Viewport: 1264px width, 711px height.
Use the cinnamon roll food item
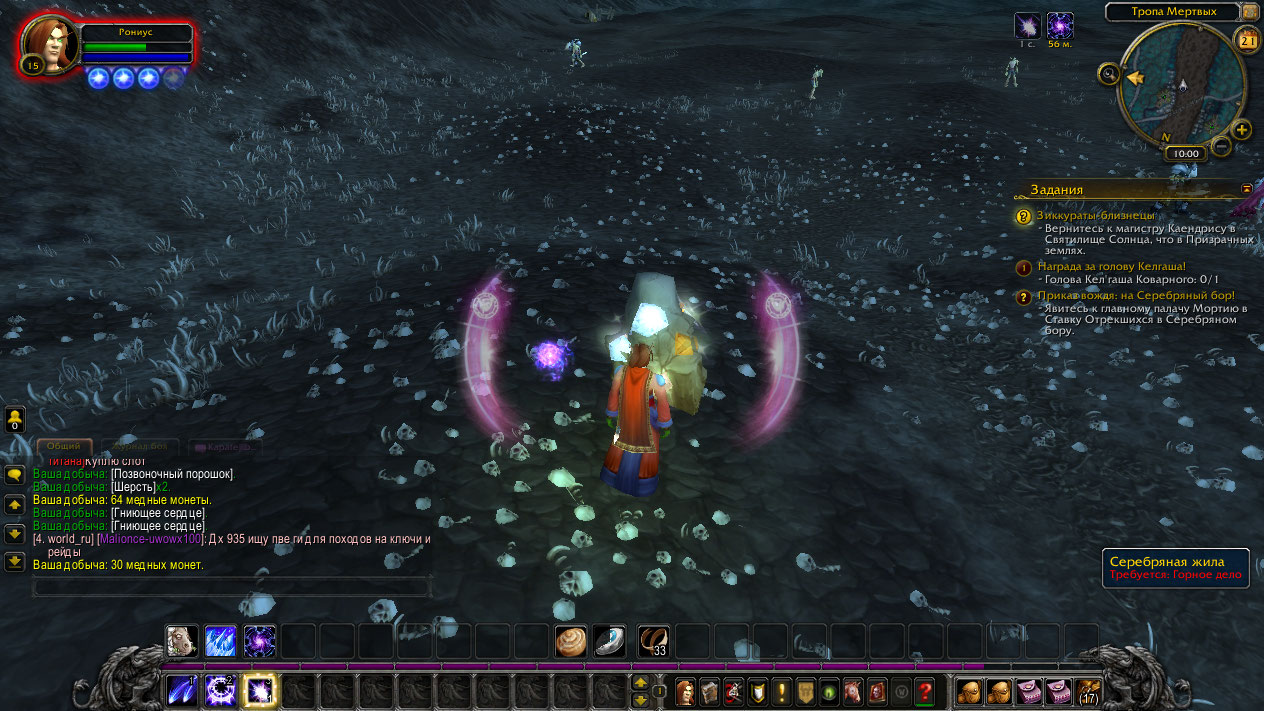coord(571,641)
